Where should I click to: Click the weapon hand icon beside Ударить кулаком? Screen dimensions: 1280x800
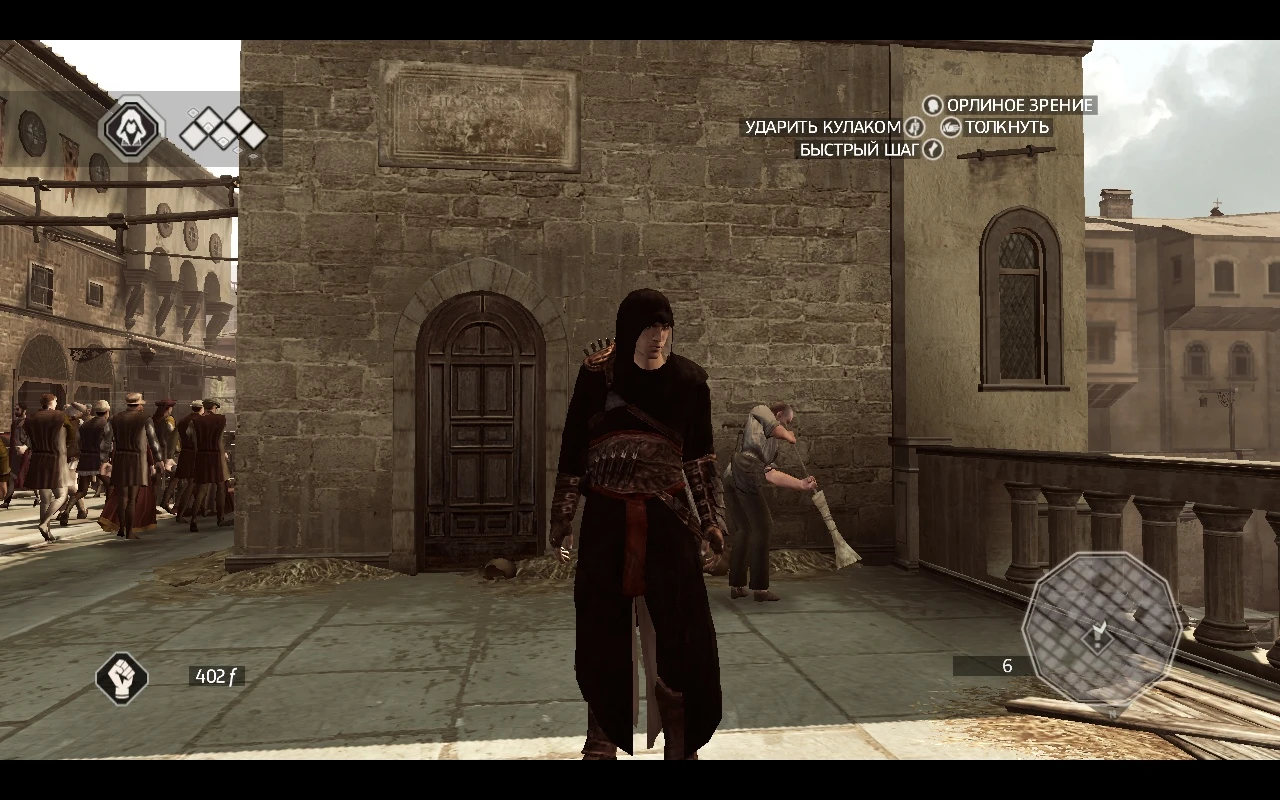pyautogui.click(x=913, y=127)
